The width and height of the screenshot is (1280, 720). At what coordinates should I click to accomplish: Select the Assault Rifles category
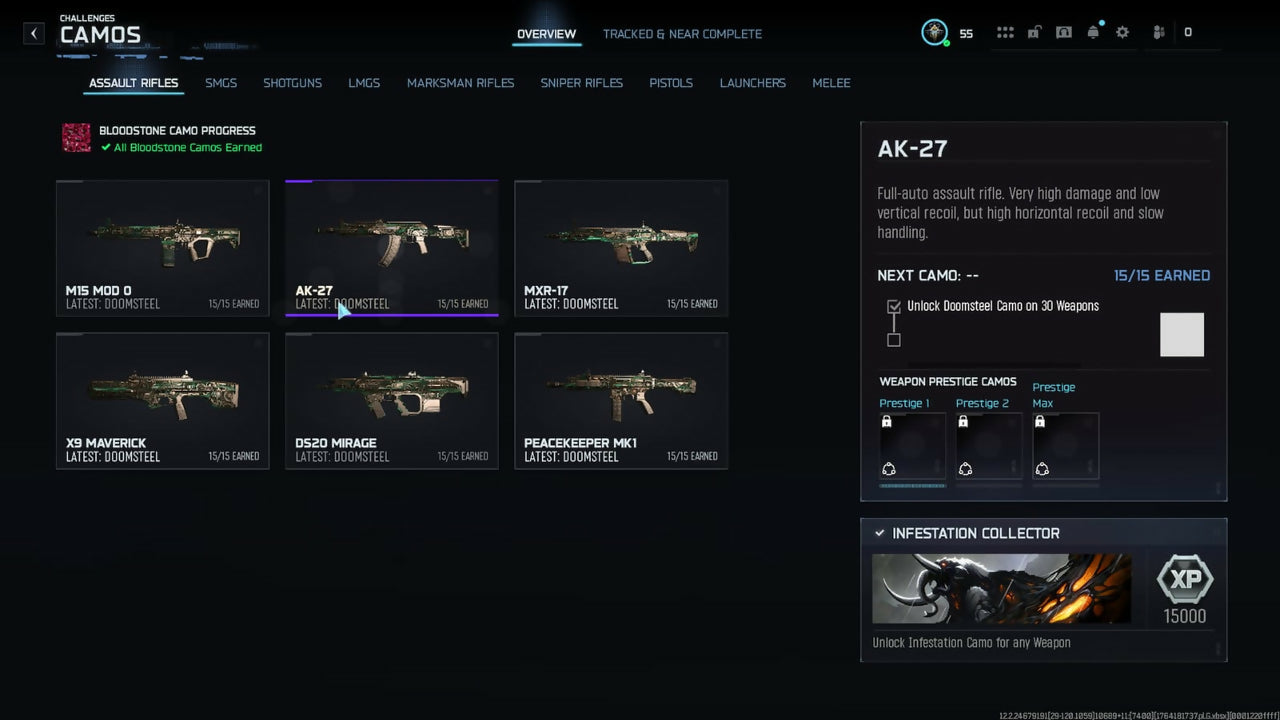pyautogui.click(x=133, y=83)
